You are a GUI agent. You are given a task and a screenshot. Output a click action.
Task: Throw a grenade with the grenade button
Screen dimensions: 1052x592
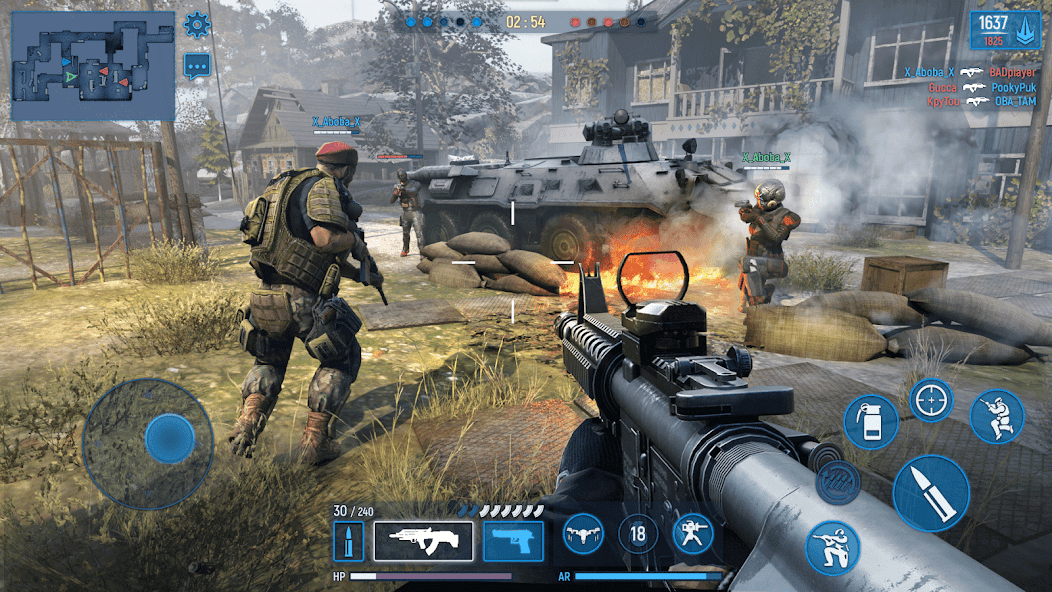point(870,421)
